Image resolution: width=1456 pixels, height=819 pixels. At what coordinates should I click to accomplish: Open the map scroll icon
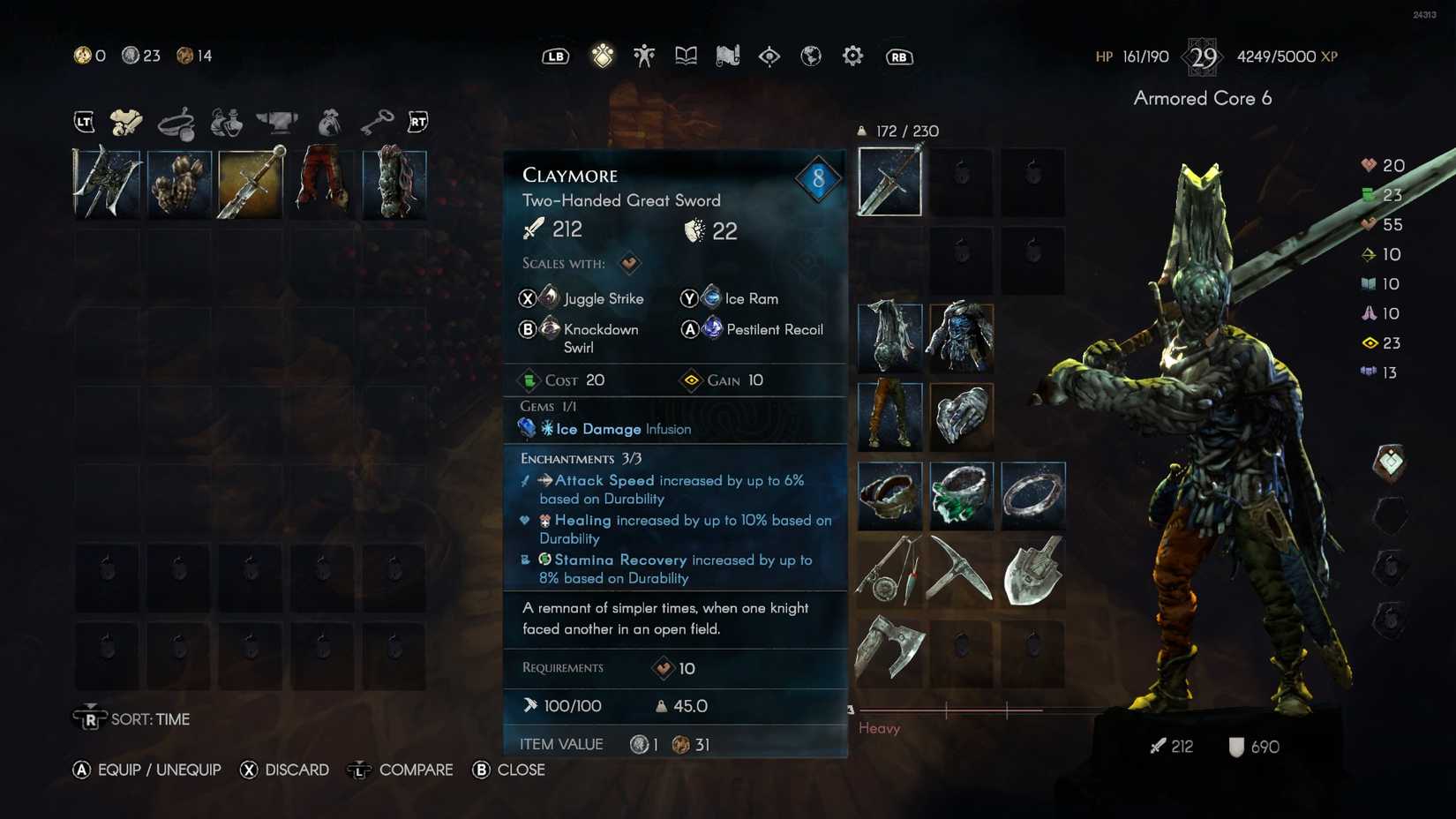click(727, 55)
